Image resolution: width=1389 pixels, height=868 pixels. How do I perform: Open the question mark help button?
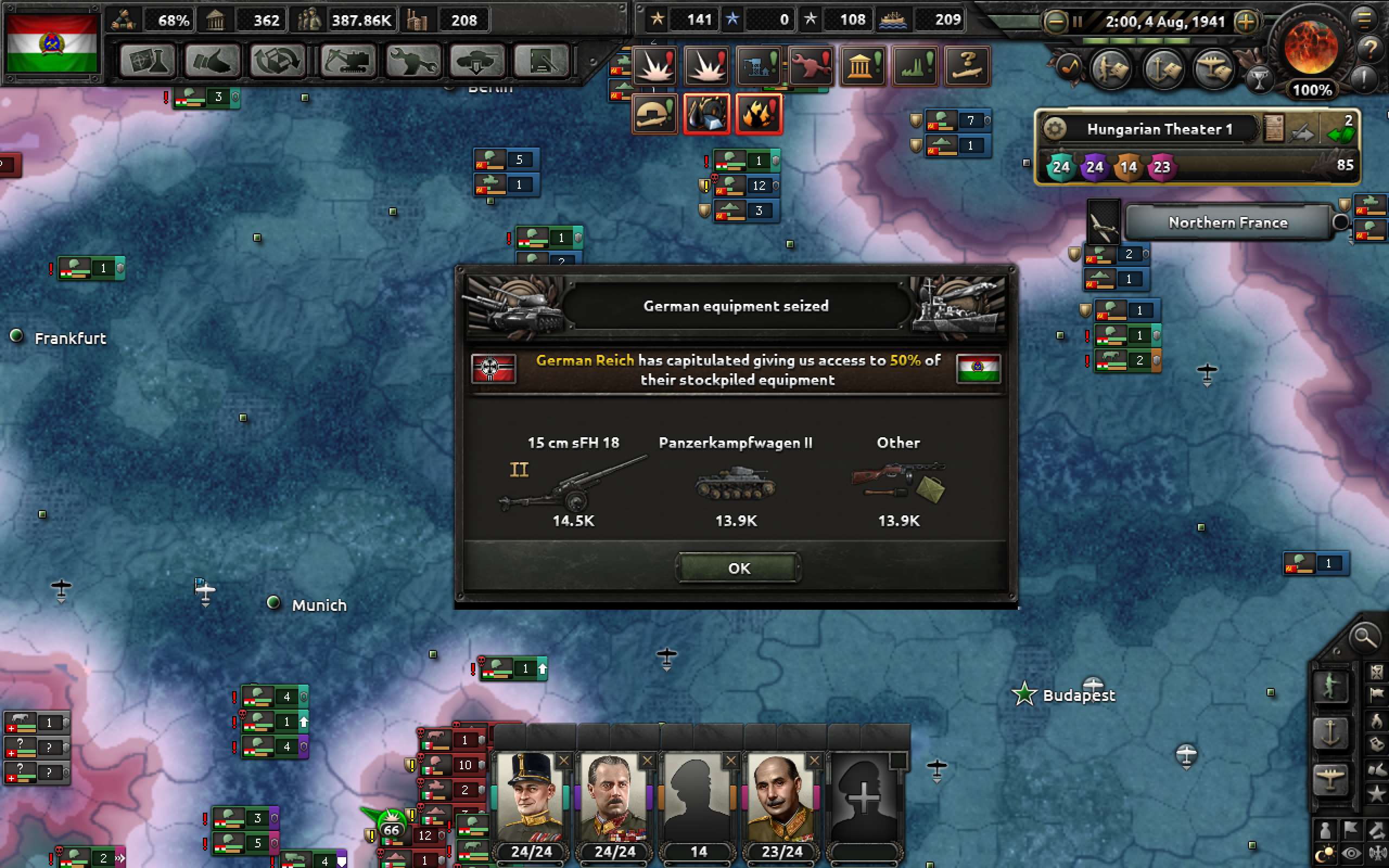tap(1370, 48)
